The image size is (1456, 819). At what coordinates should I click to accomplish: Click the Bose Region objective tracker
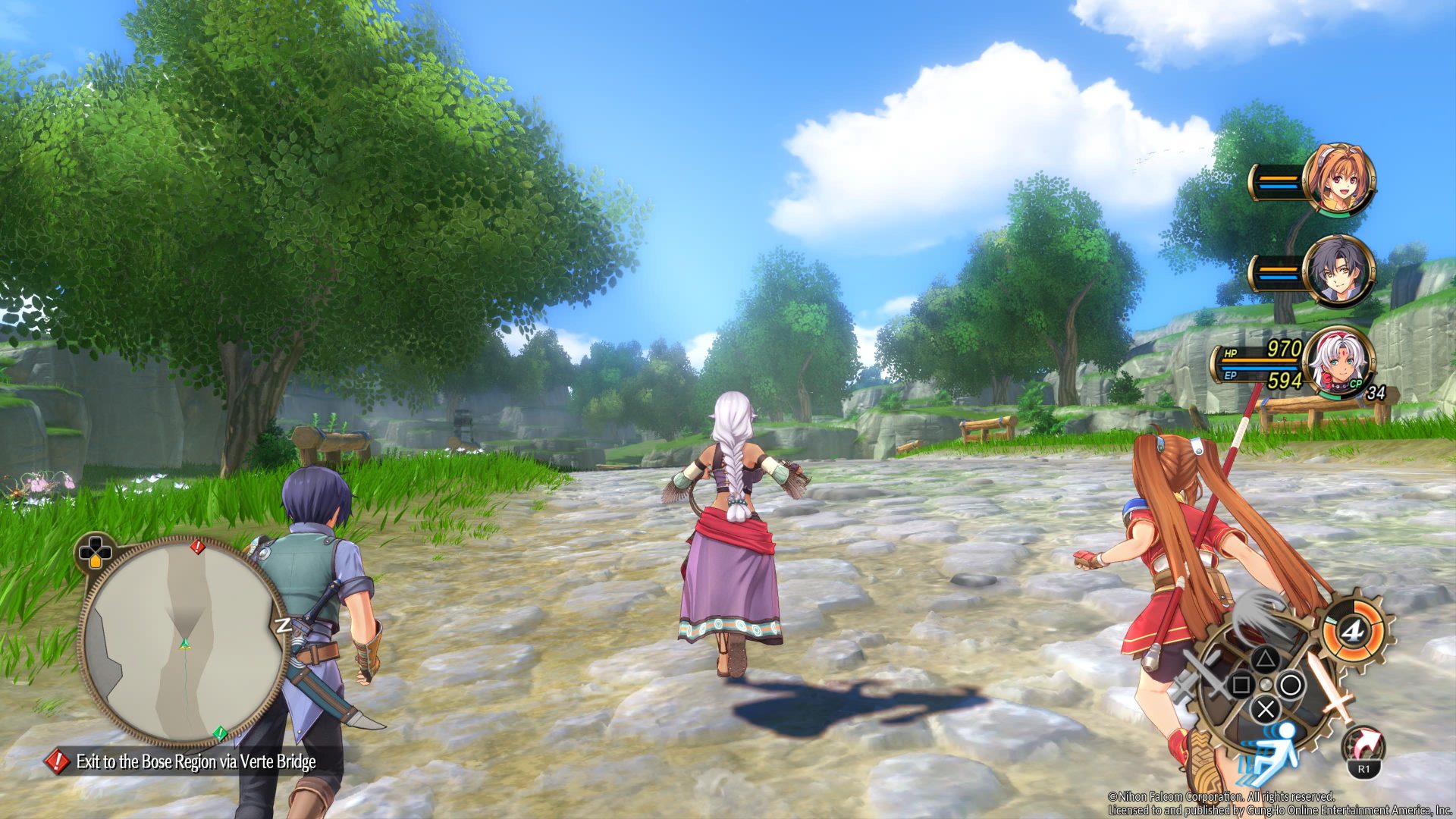(x=195, y=761)
